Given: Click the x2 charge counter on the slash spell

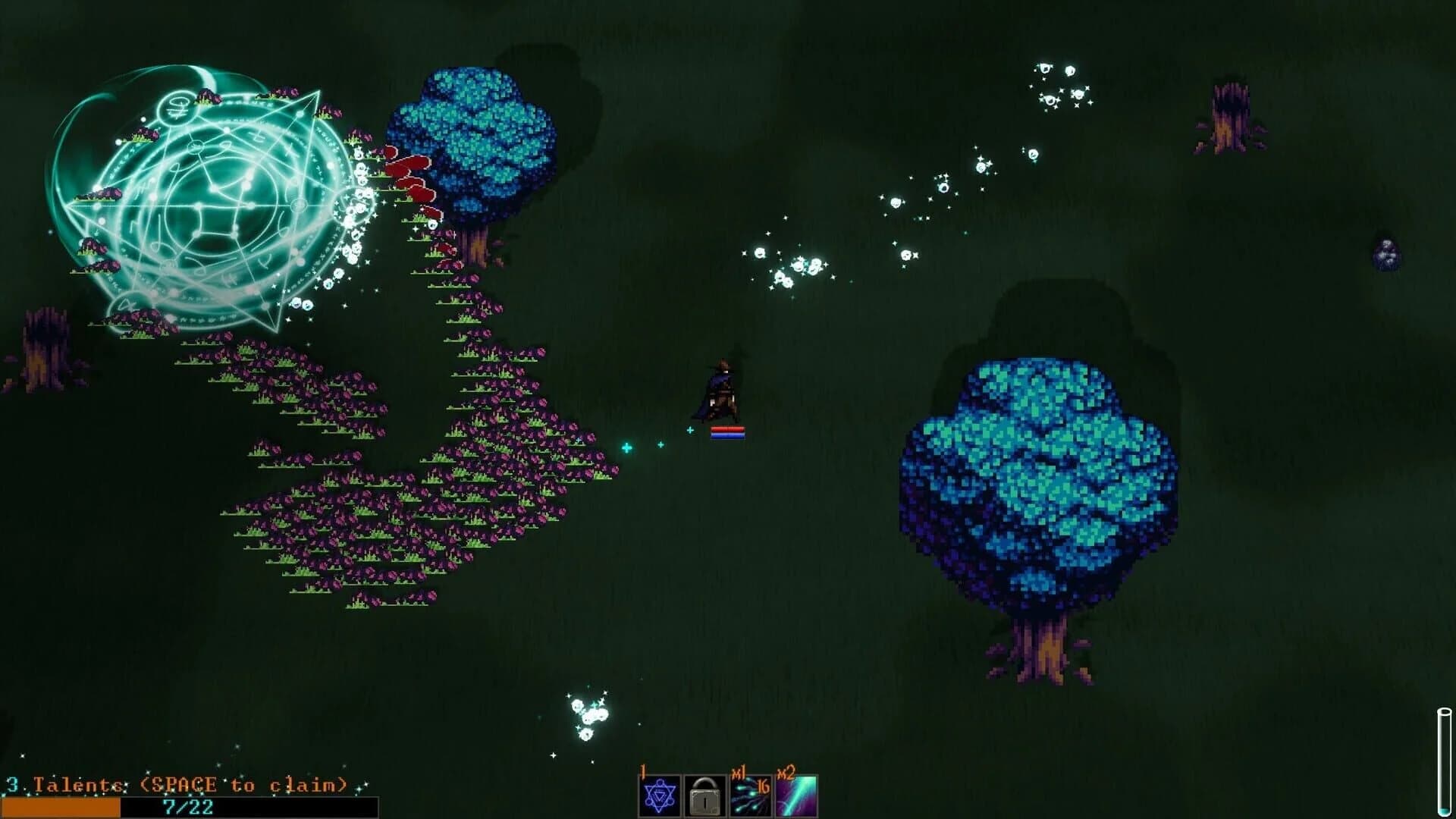Looking at the screenshot, I should pos(786,770).
